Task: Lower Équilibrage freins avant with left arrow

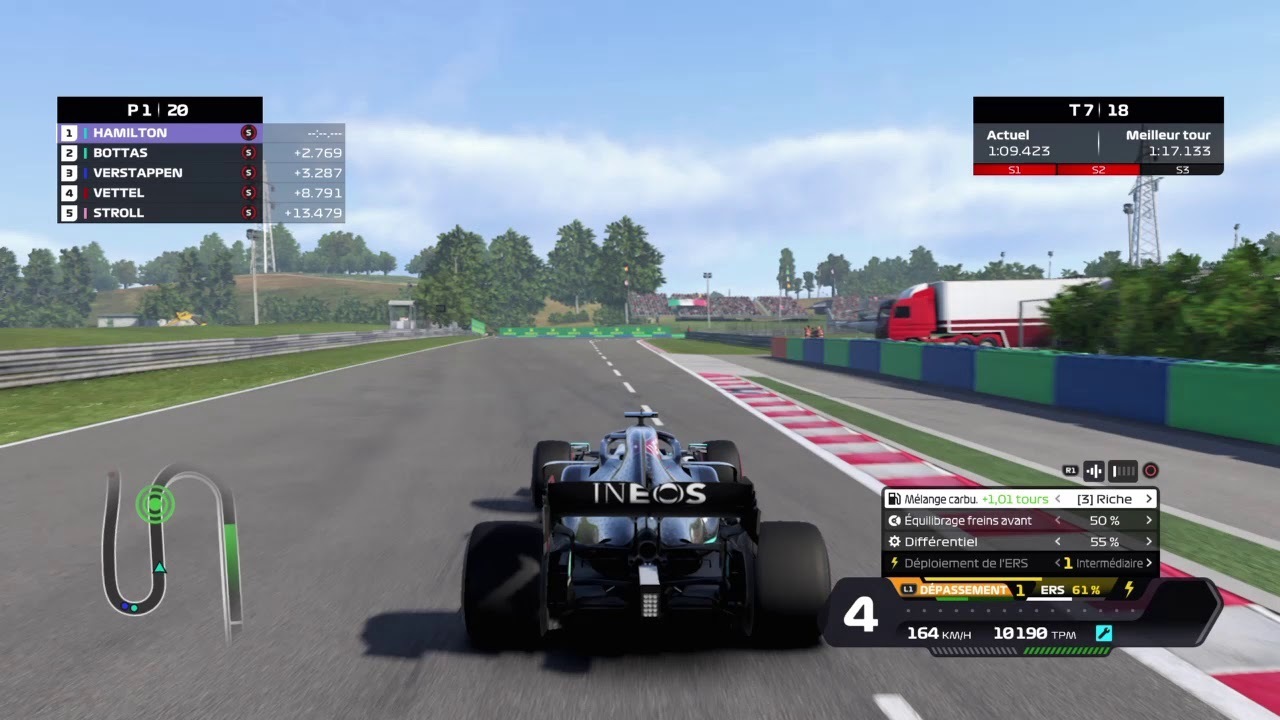Action: 1058,520
